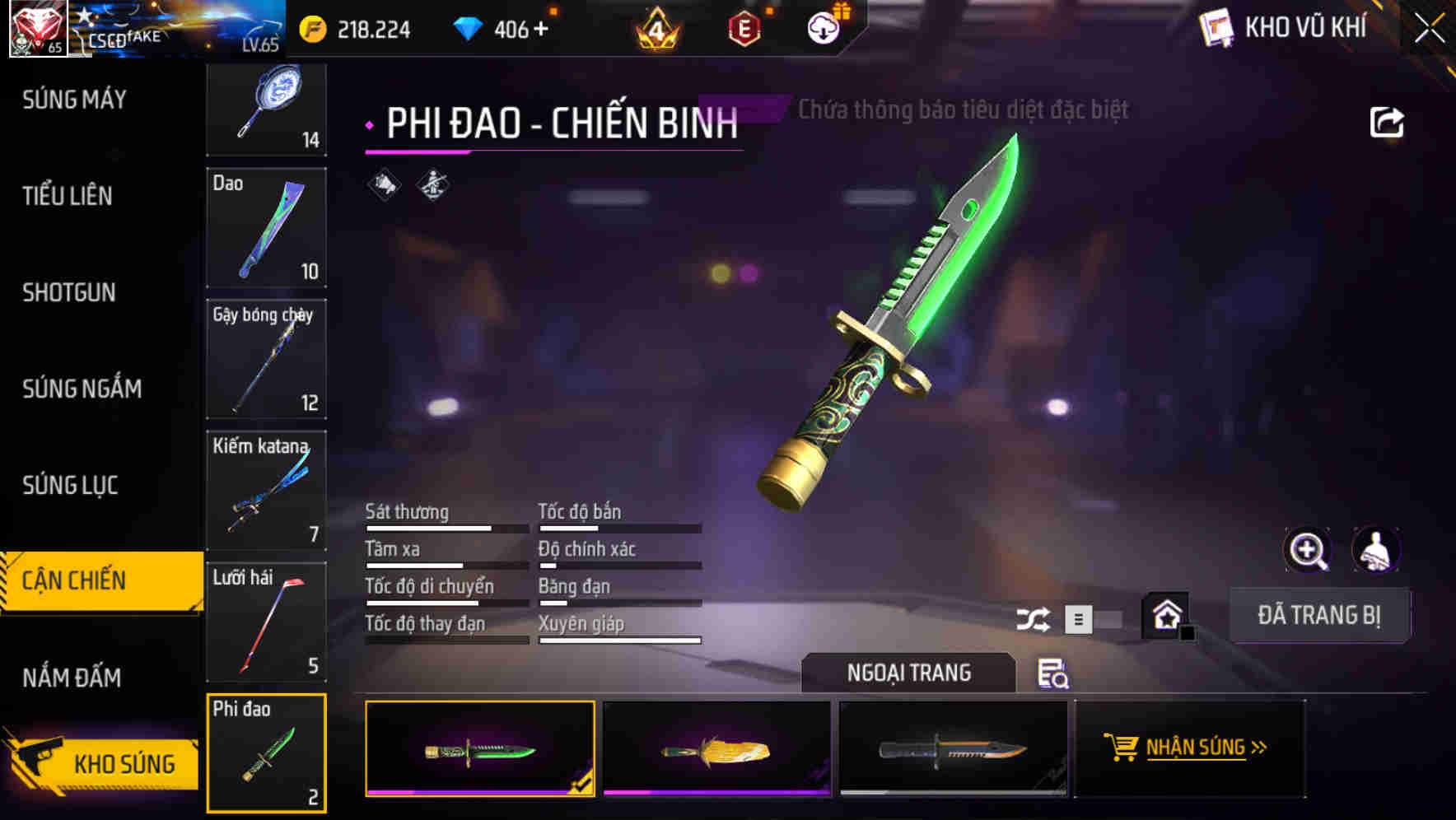Select the SHOTGUN weapon category
This screenshot has height=820, width=1456.
(68, 293)
